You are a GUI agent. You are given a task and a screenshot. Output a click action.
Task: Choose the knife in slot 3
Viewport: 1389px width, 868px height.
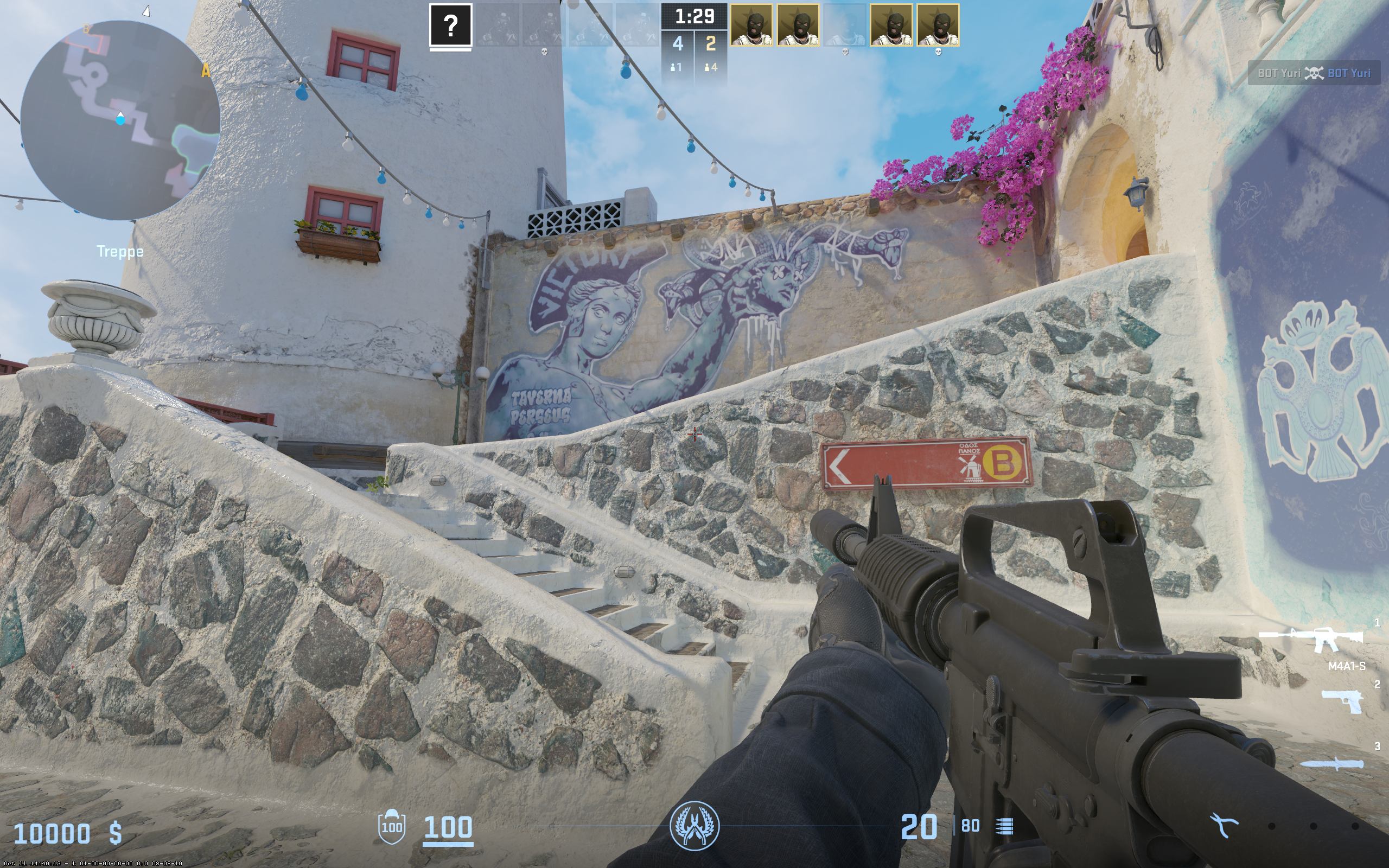click(1331, 763)
